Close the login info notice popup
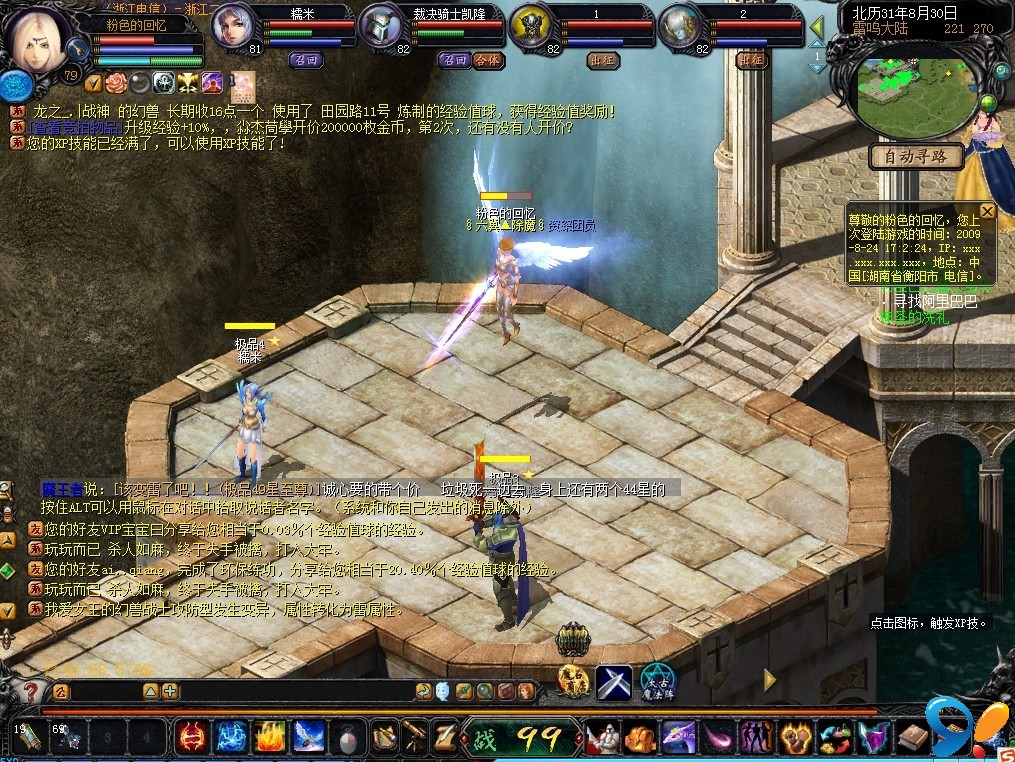1015x762 pixels. [x=987, y=211]
